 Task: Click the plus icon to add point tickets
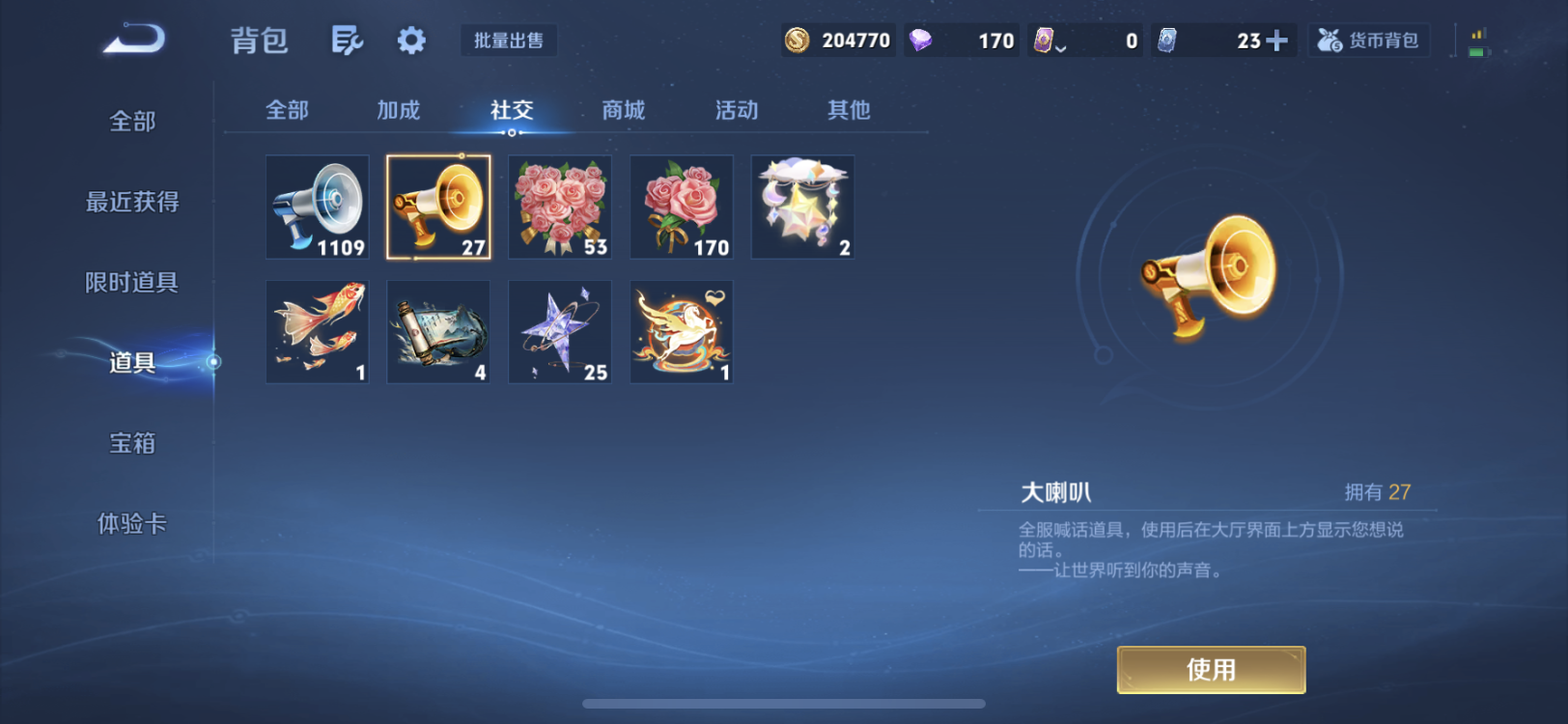coord(1293,41)
